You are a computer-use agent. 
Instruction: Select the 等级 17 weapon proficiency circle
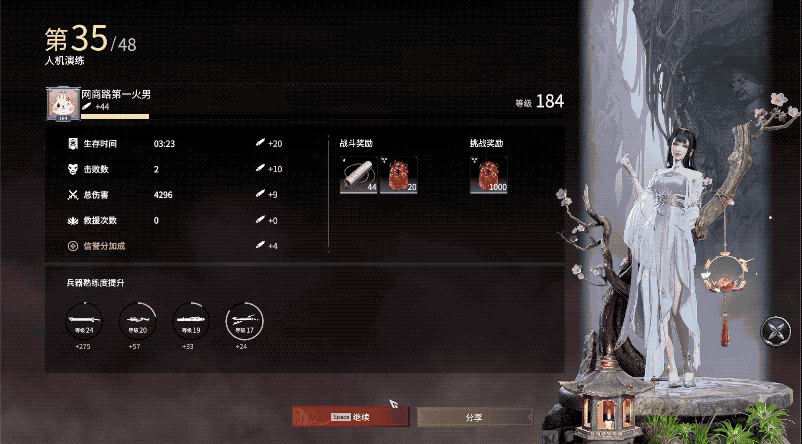[x=242, y=320]
